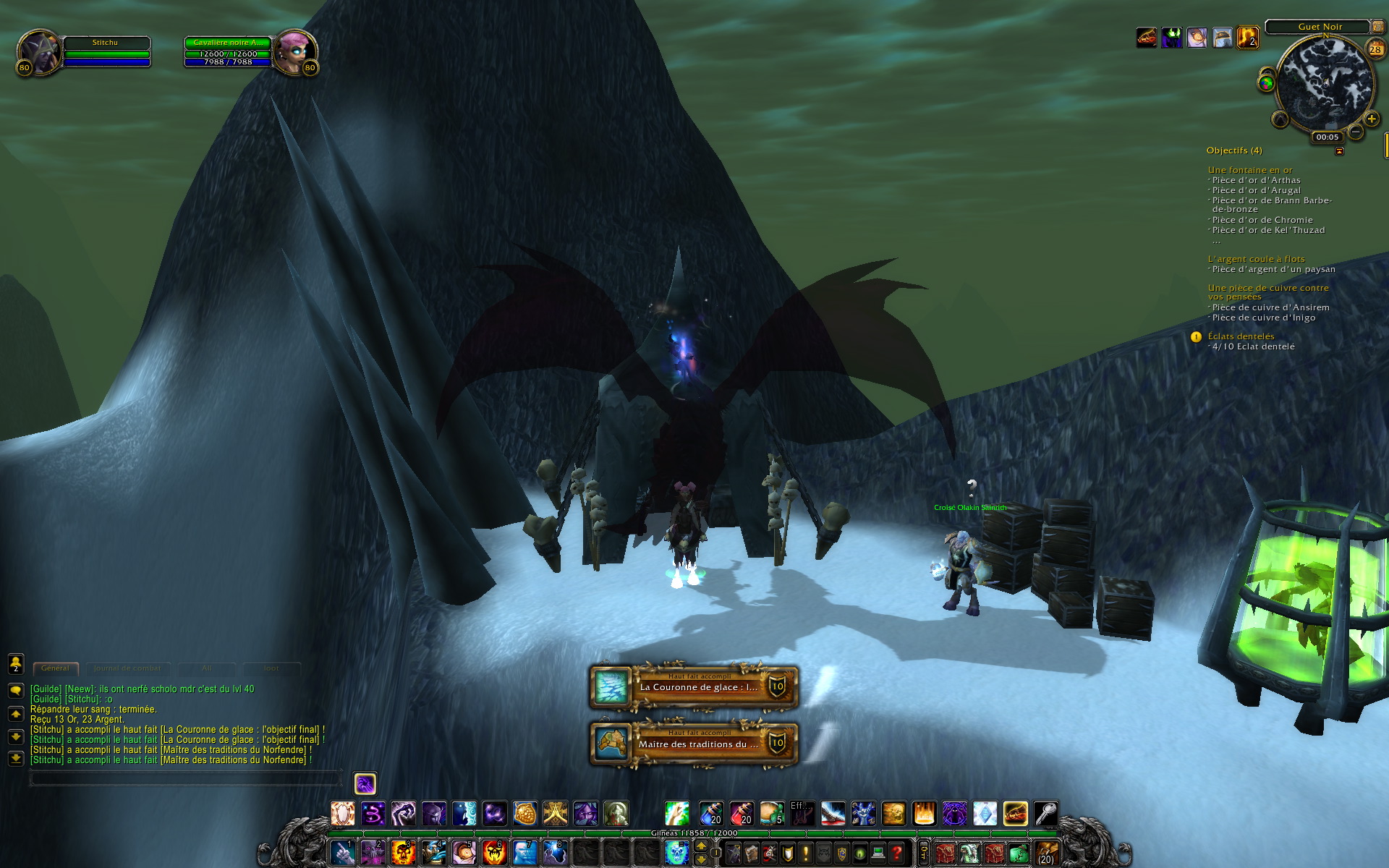Select the "Général" chat tab
The image size is (1389, 868).
click(55, 668)
